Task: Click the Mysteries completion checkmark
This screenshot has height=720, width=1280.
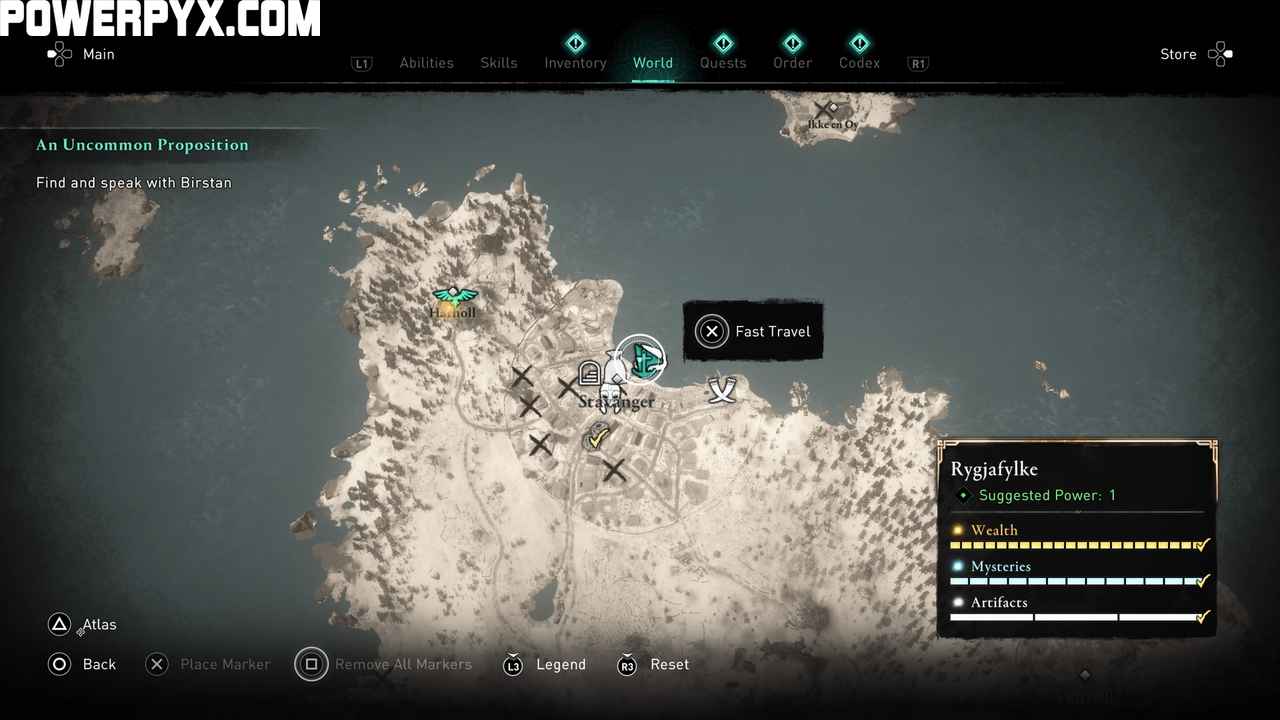Action: click(x=1203, y=581)
